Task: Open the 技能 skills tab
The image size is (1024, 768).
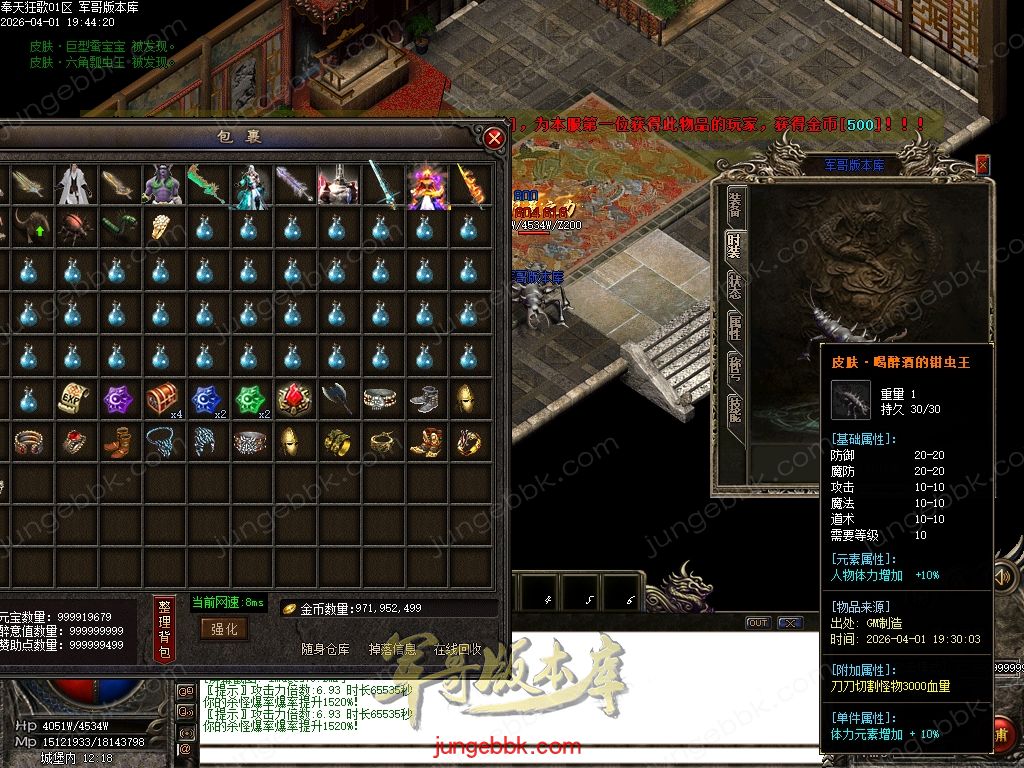Action: (x=735, y=407)
